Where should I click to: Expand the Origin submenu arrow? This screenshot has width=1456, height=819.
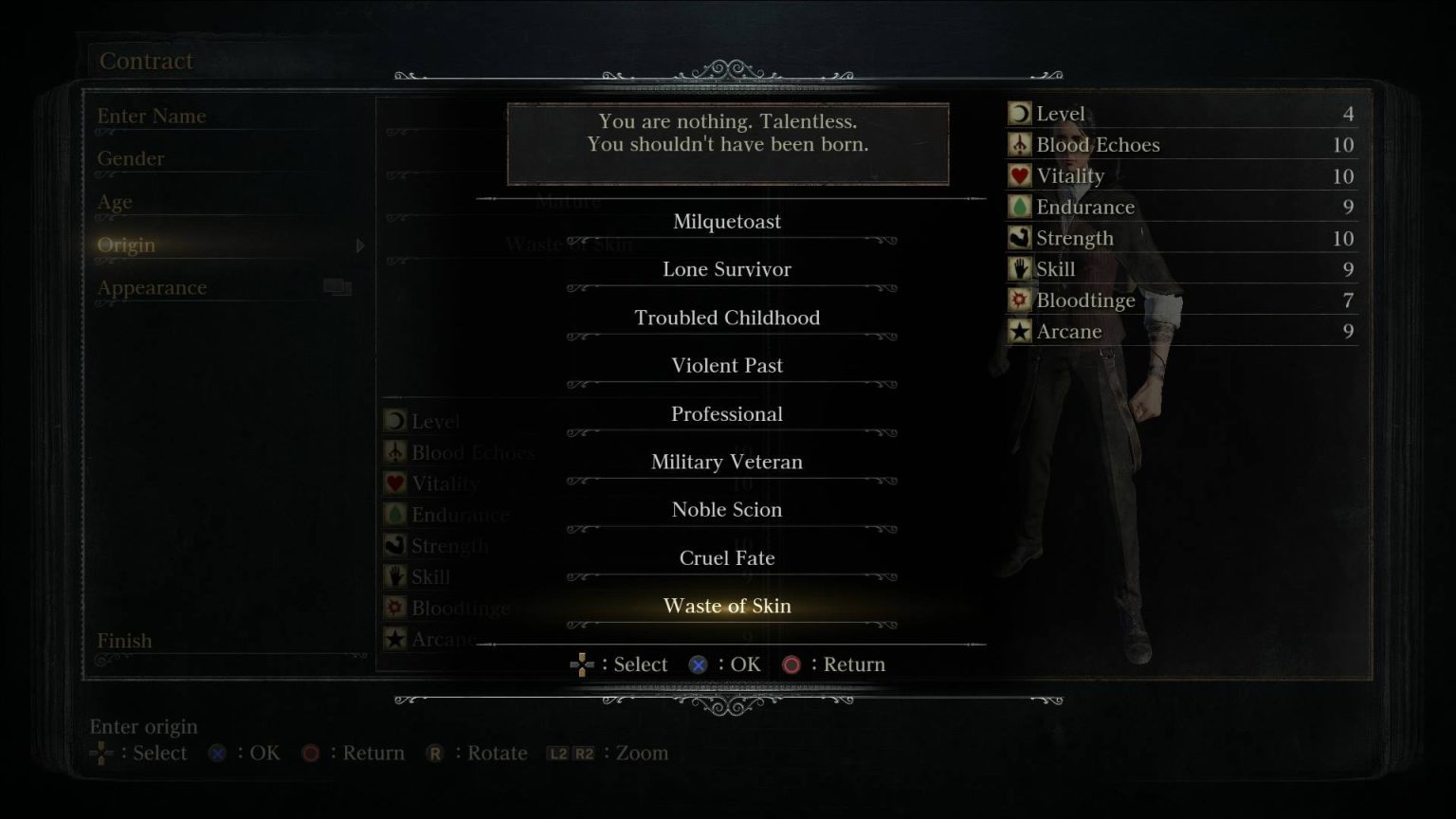coord(361,245)
